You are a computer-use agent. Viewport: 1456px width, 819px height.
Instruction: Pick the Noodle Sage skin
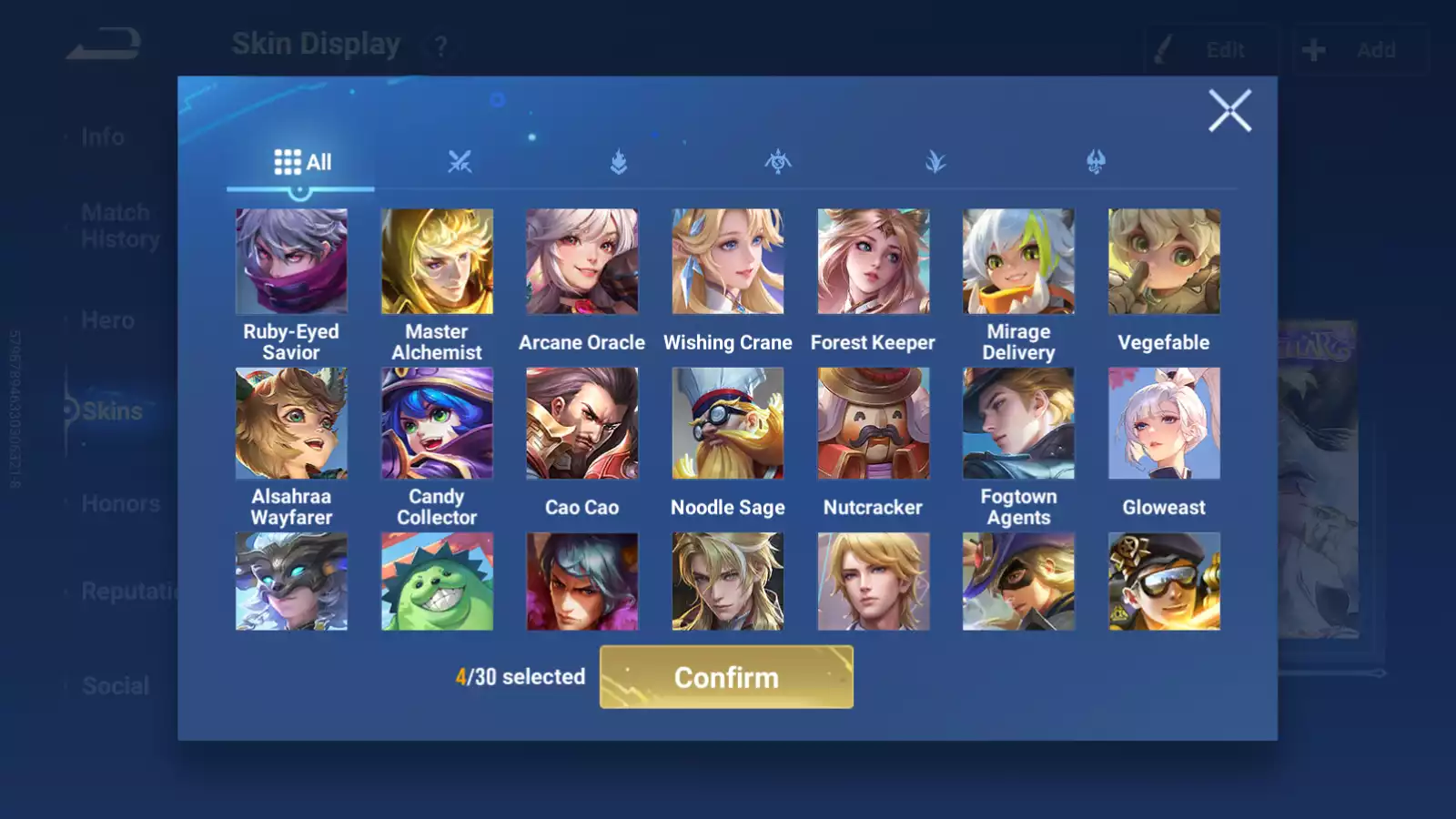point(728,423)
